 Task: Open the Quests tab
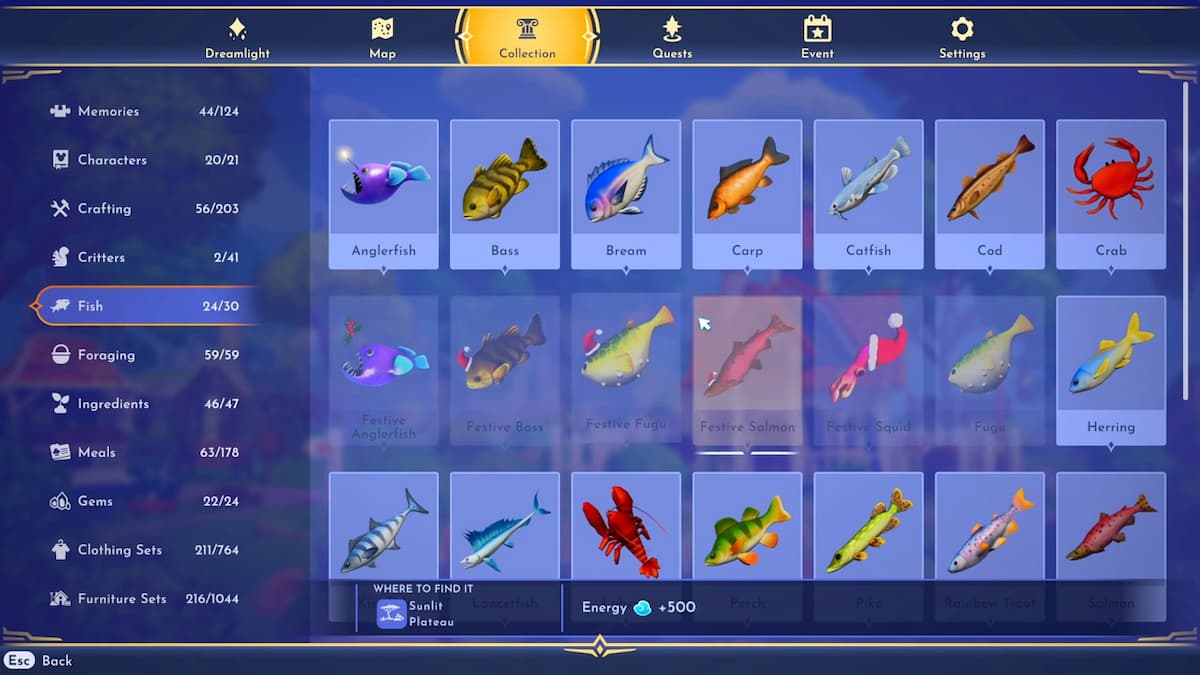[672, 38]
